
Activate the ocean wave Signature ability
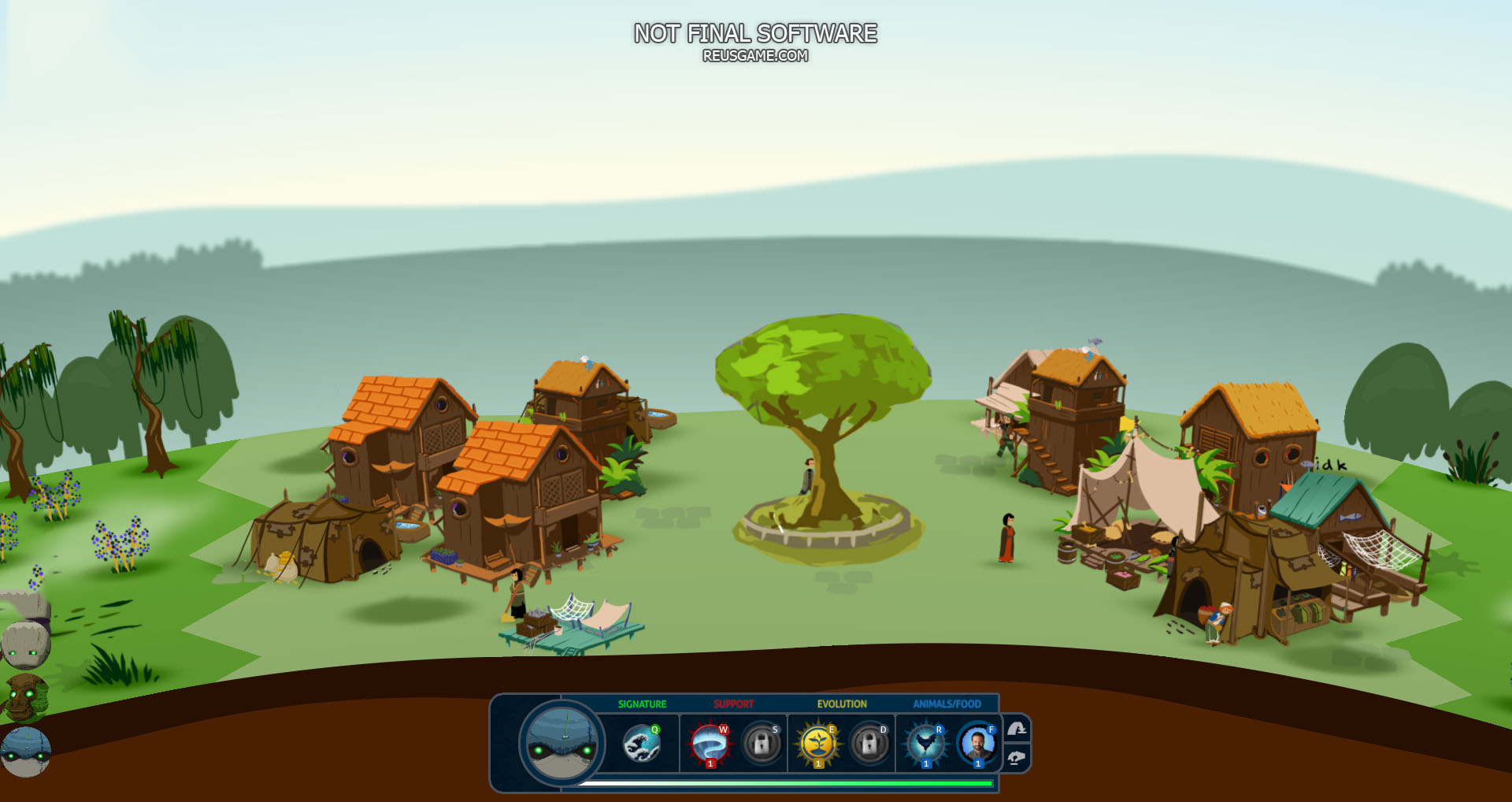(641, 744)
